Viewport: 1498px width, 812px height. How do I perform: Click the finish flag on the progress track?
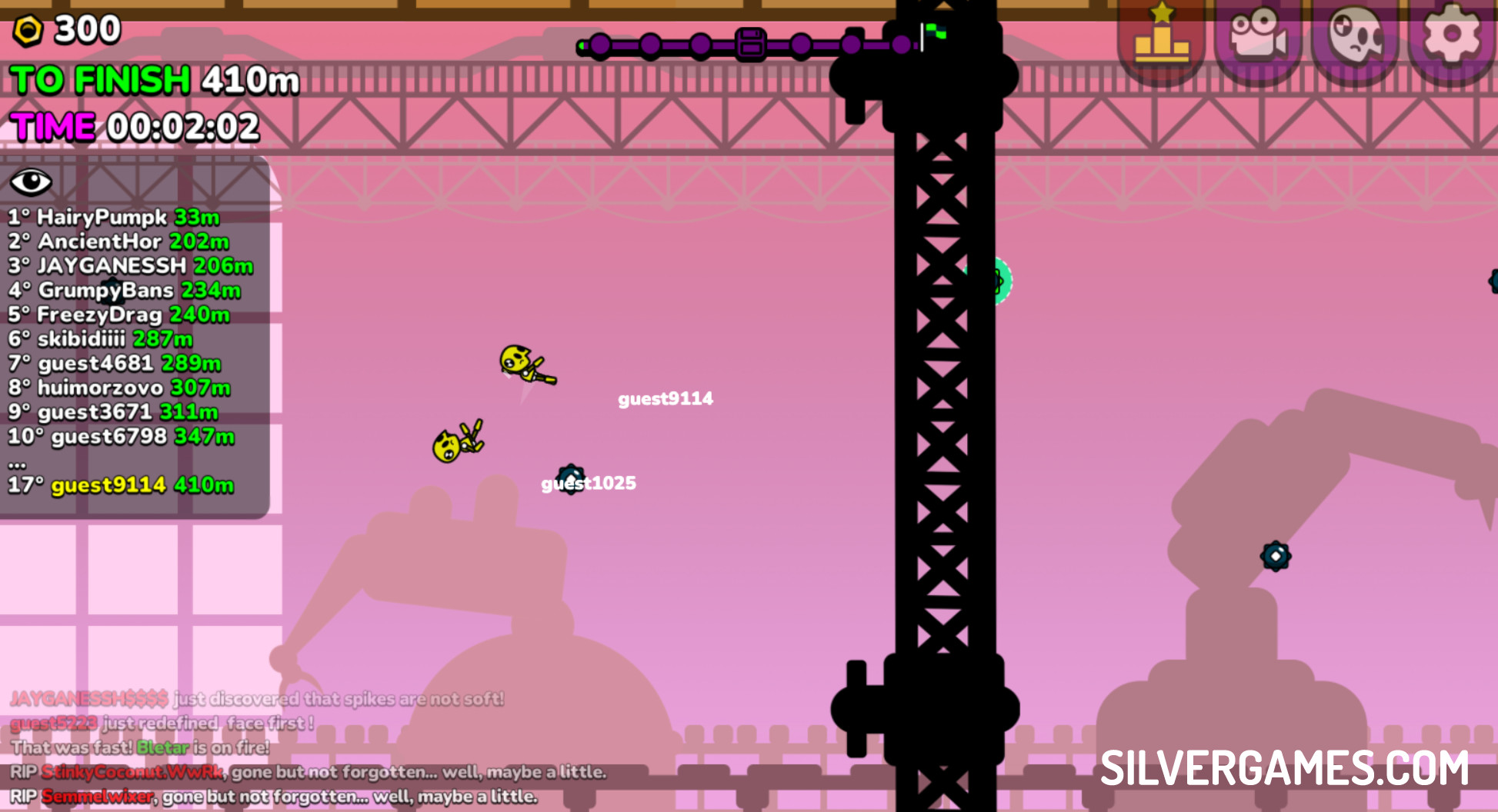point(933,35)
